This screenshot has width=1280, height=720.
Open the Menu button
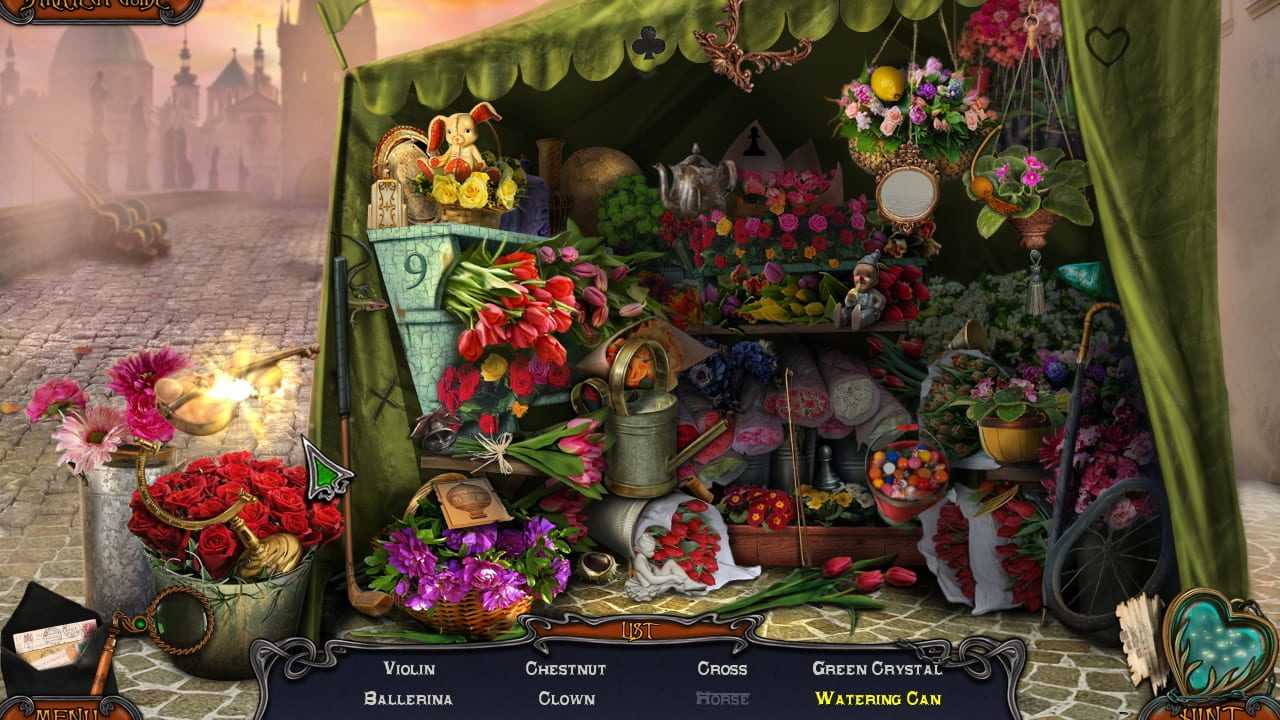(x=70, y=708)
